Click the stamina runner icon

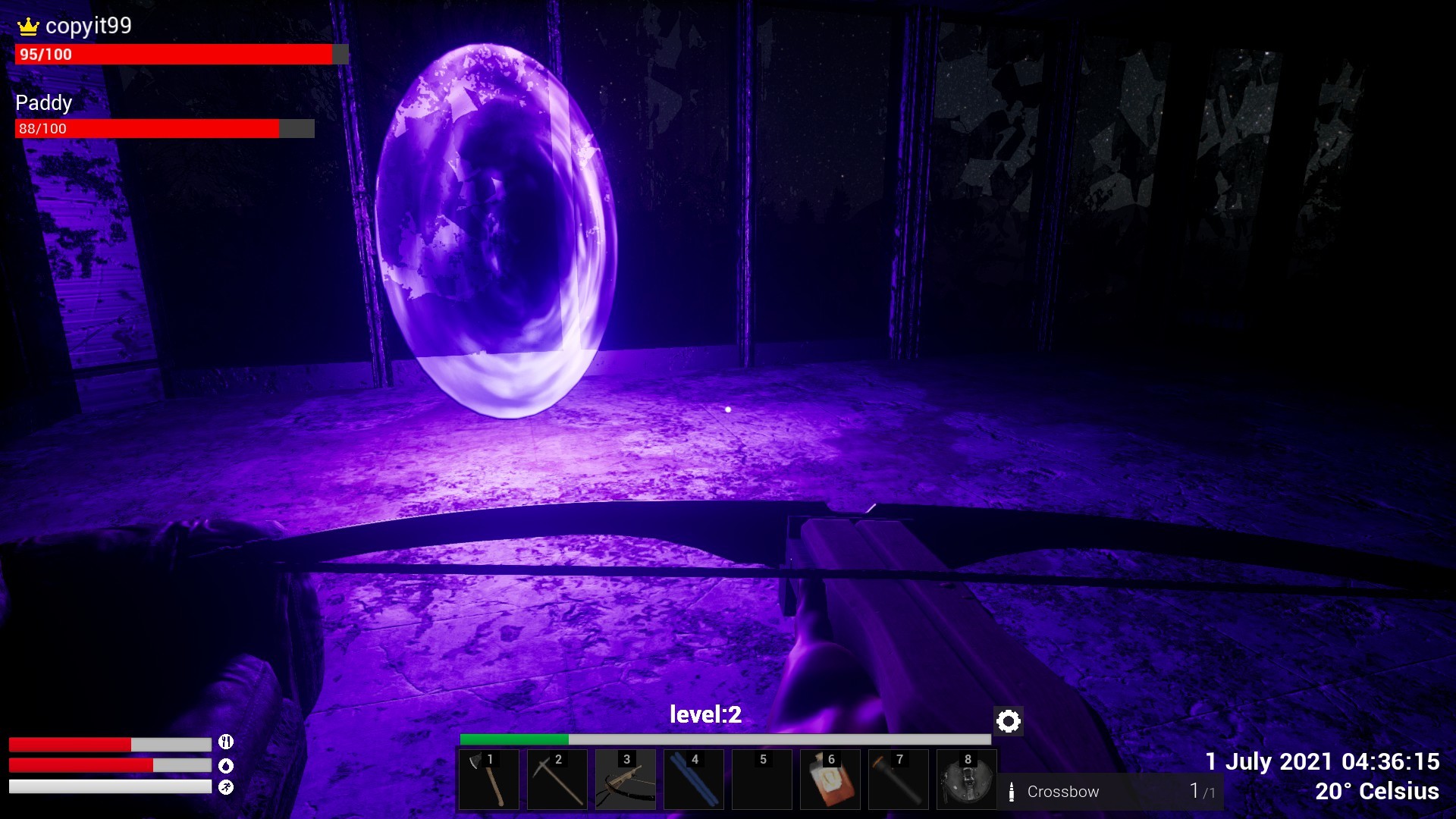click(x=227, y=787)
